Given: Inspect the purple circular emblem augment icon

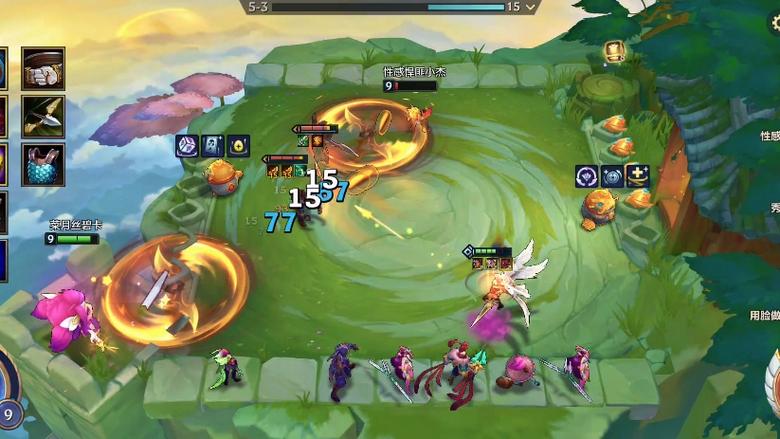Looking at the screenshot, I should pyautogui.click(x=587, y=177).
